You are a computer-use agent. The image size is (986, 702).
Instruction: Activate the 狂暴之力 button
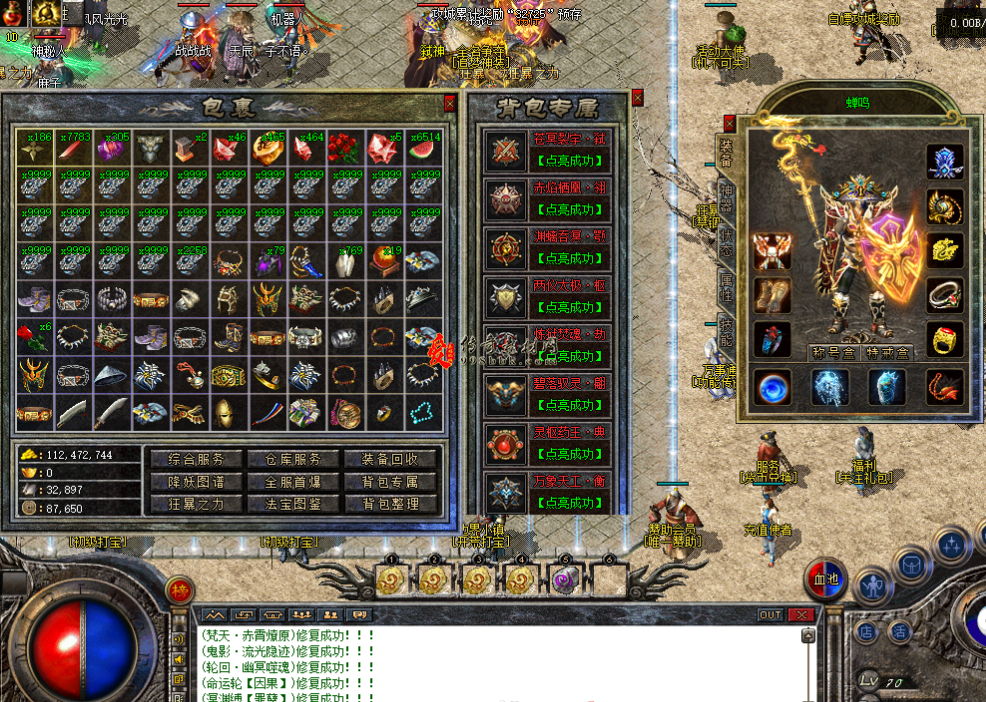(195, 504)
